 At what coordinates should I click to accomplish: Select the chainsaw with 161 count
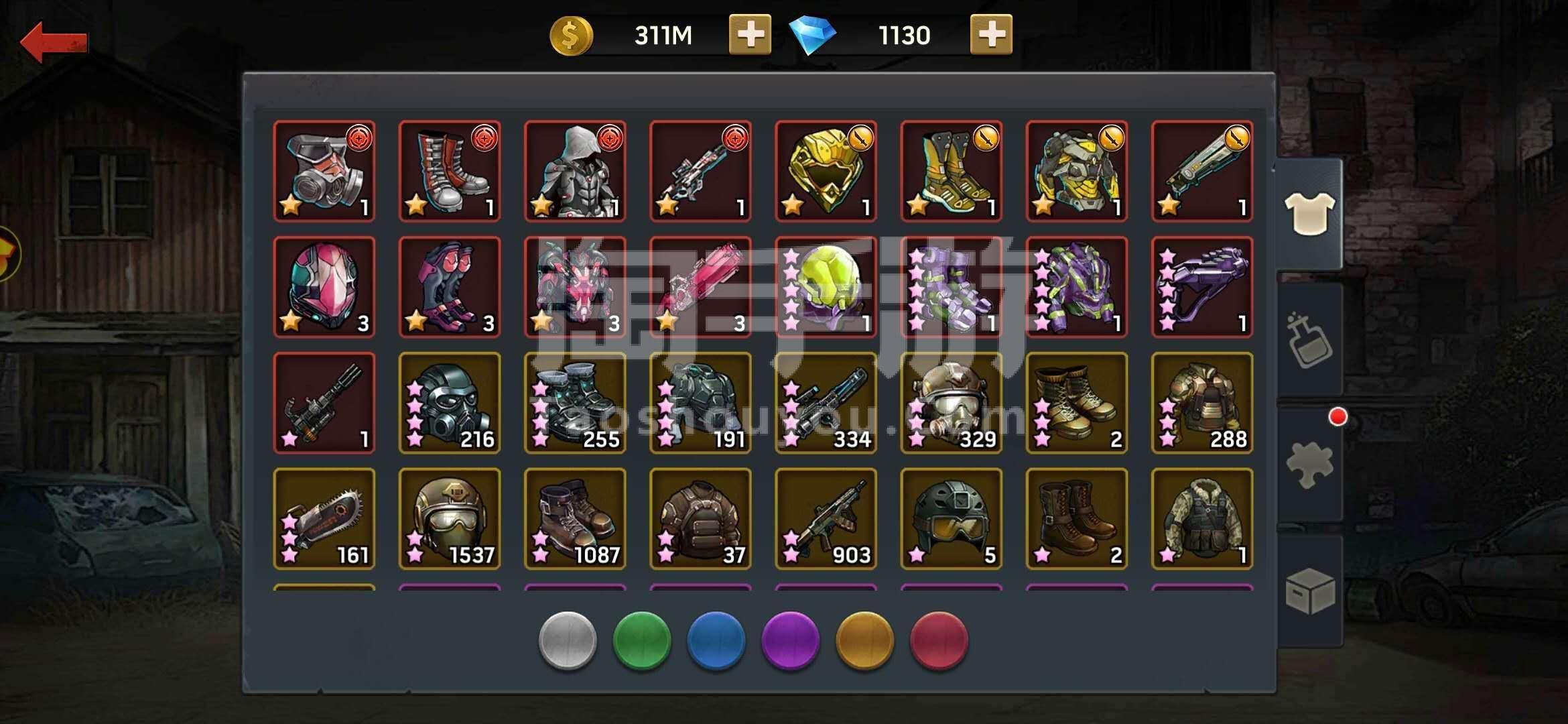click(324, 519)
